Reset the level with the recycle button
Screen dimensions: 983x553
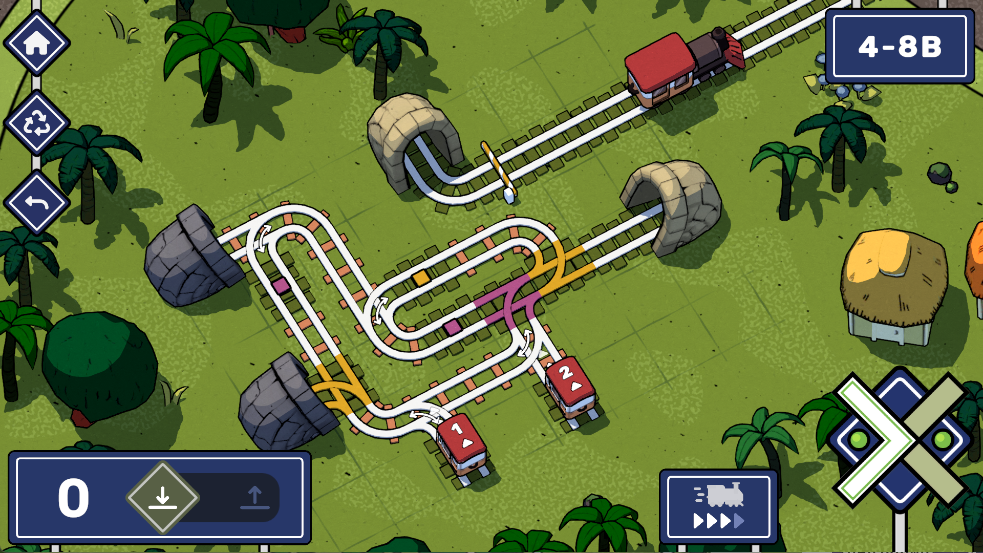pos(37,123)
